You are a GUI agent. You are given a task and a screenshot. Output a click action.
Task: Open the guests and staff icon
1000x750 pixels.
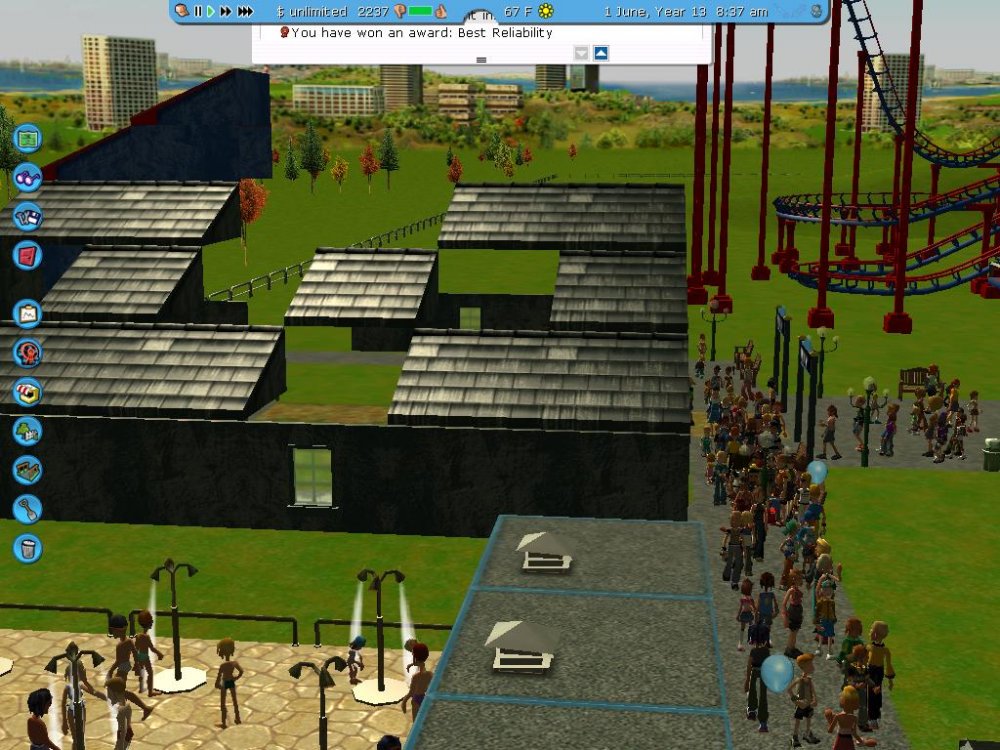(27, 352)
